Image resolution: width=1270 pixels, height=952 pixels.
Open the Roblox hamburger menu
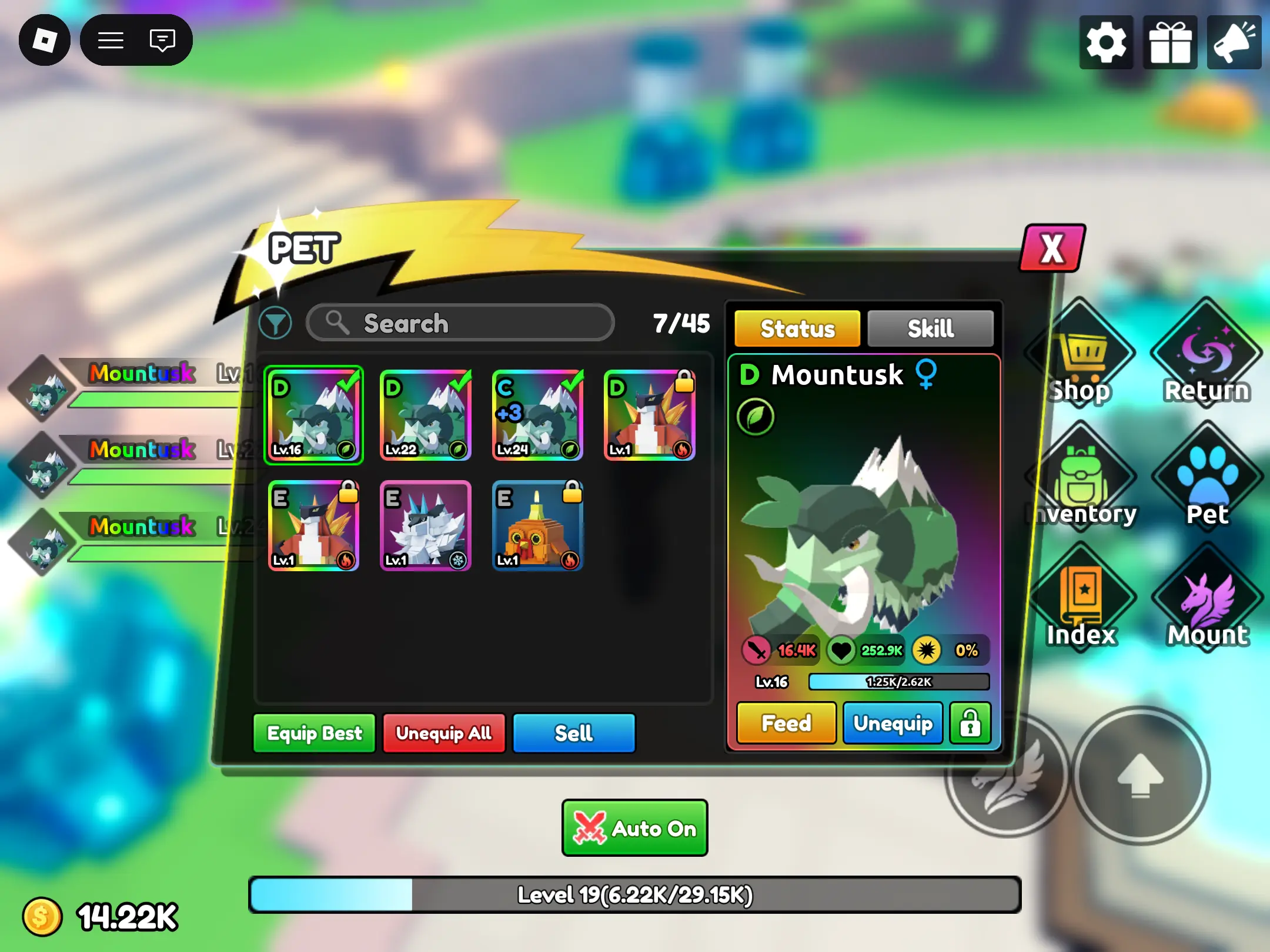[109, 40]
